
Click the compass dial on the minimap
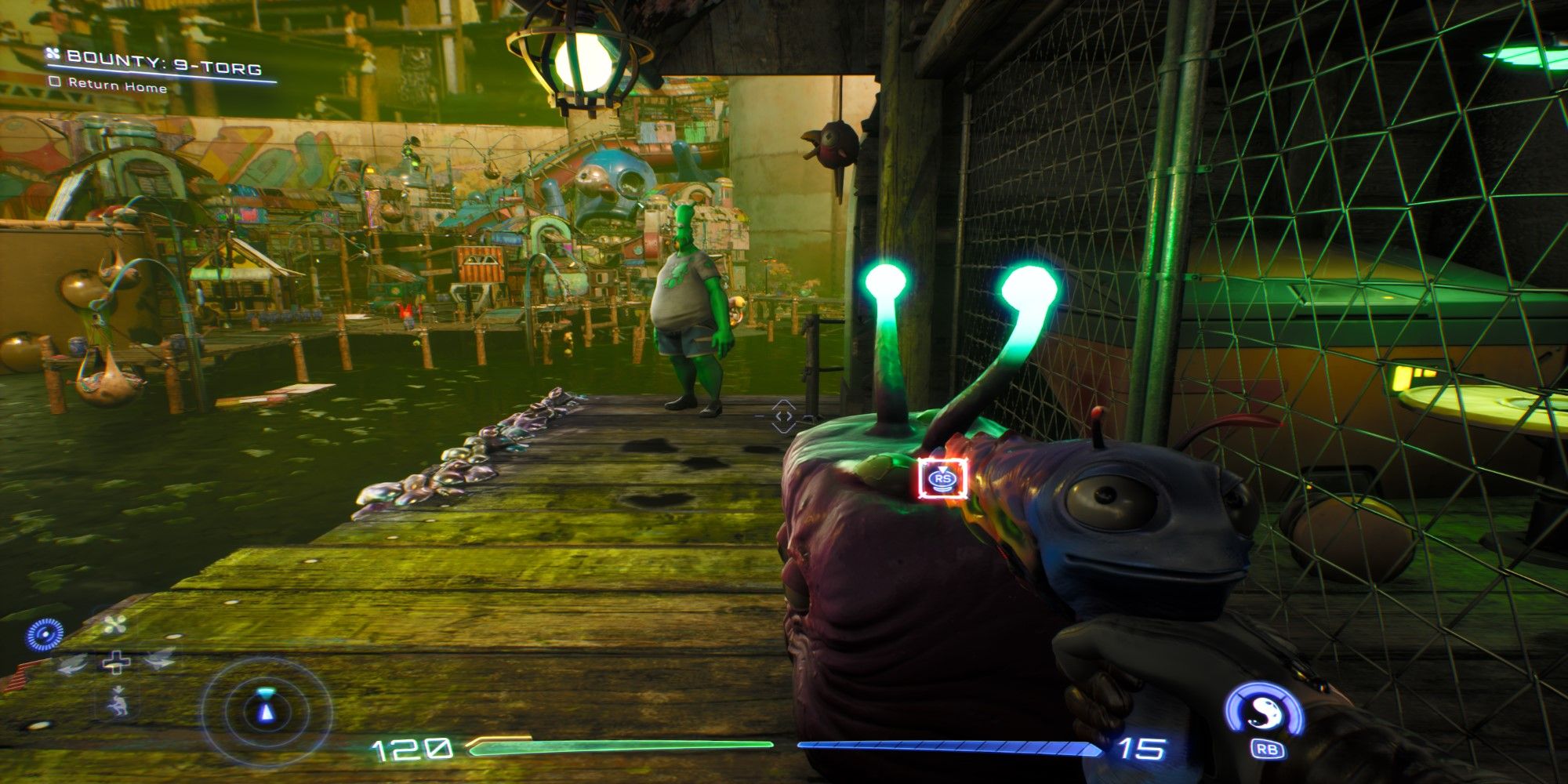(x=45, y=633)
